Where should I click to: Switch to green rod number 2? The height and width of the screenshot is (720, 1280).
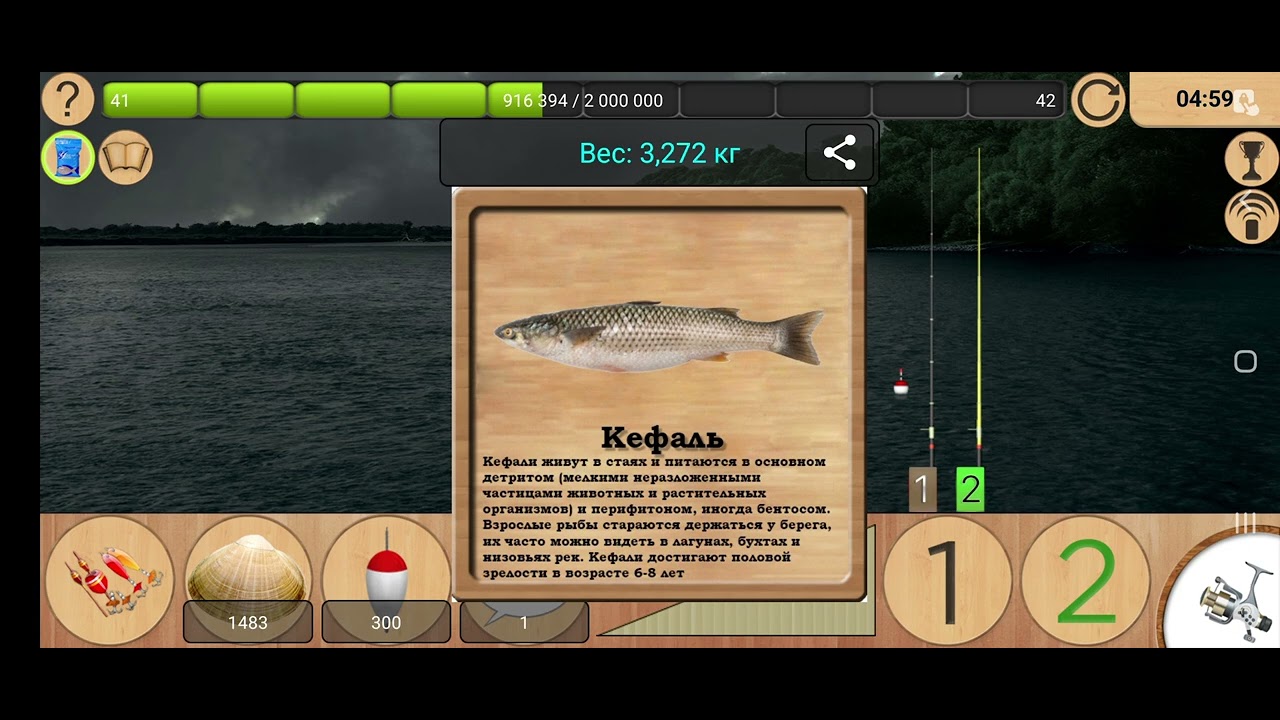click(1086, 580)
